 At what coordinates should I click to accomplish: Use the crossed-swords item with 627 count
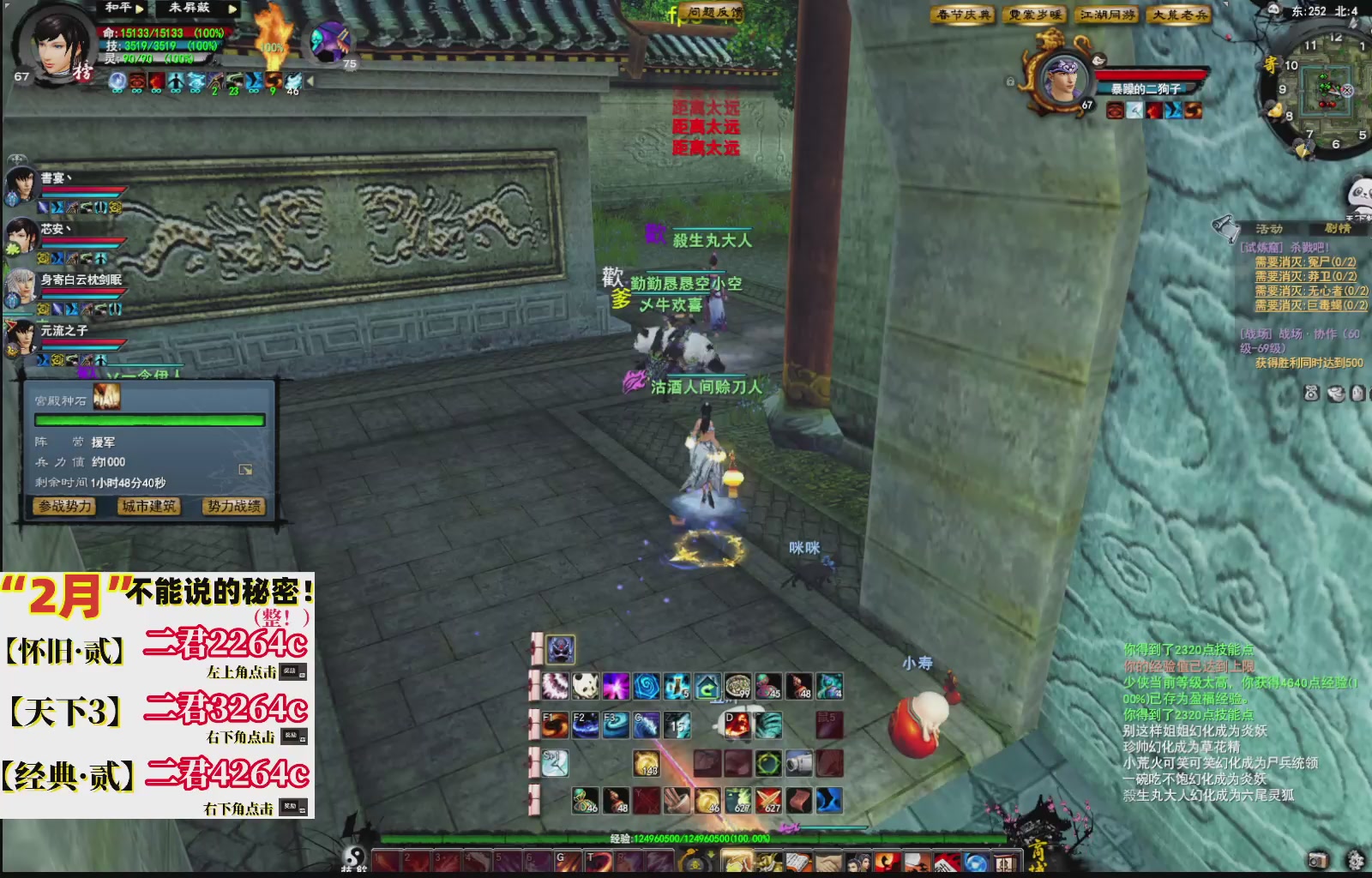768,800
